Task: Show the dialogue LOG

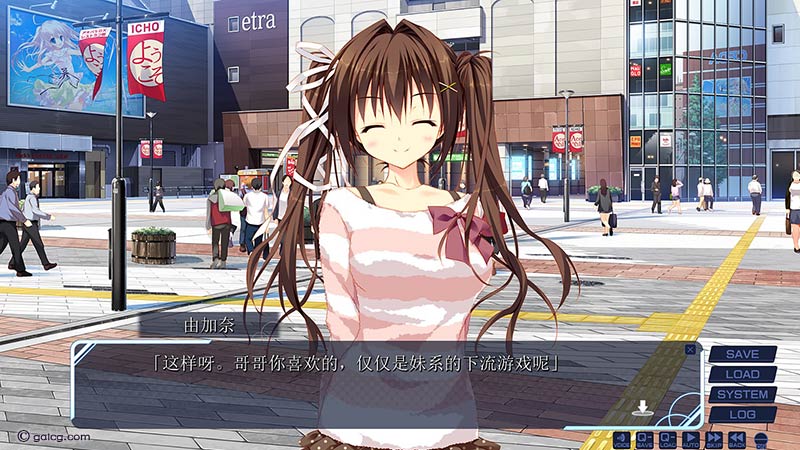Action: pyautogui.click(x=742, y=414)
